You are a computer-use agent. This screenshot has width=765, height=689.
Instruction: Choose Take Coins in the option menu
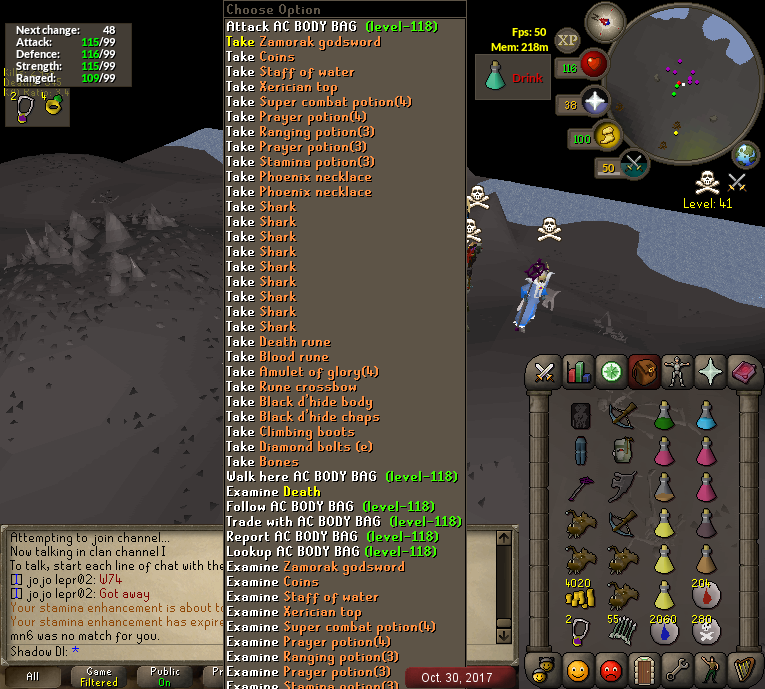pyautogui.click(x=260, y=56)
